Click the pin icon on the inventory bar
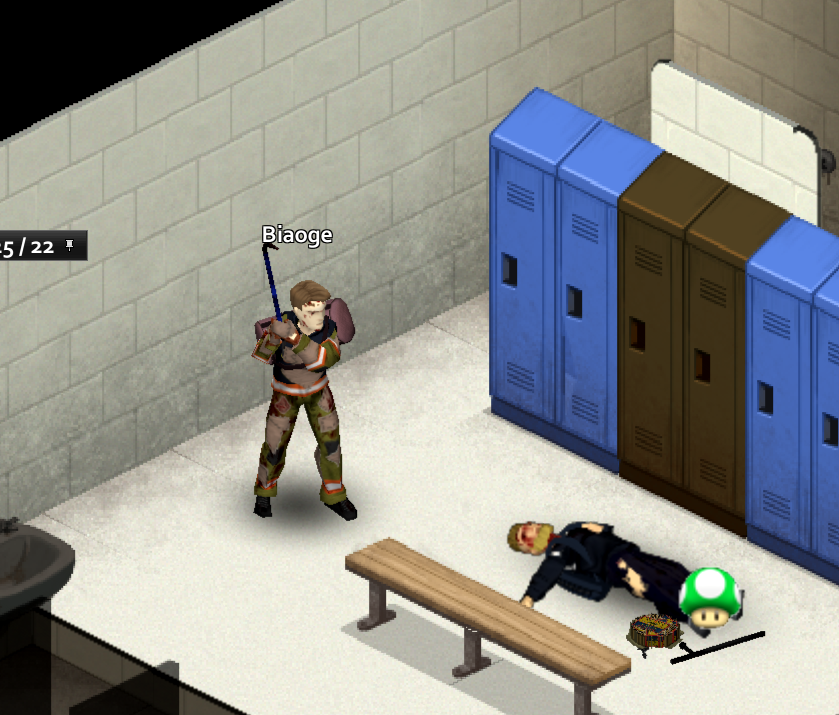839x715 pixels. (70, 245)
